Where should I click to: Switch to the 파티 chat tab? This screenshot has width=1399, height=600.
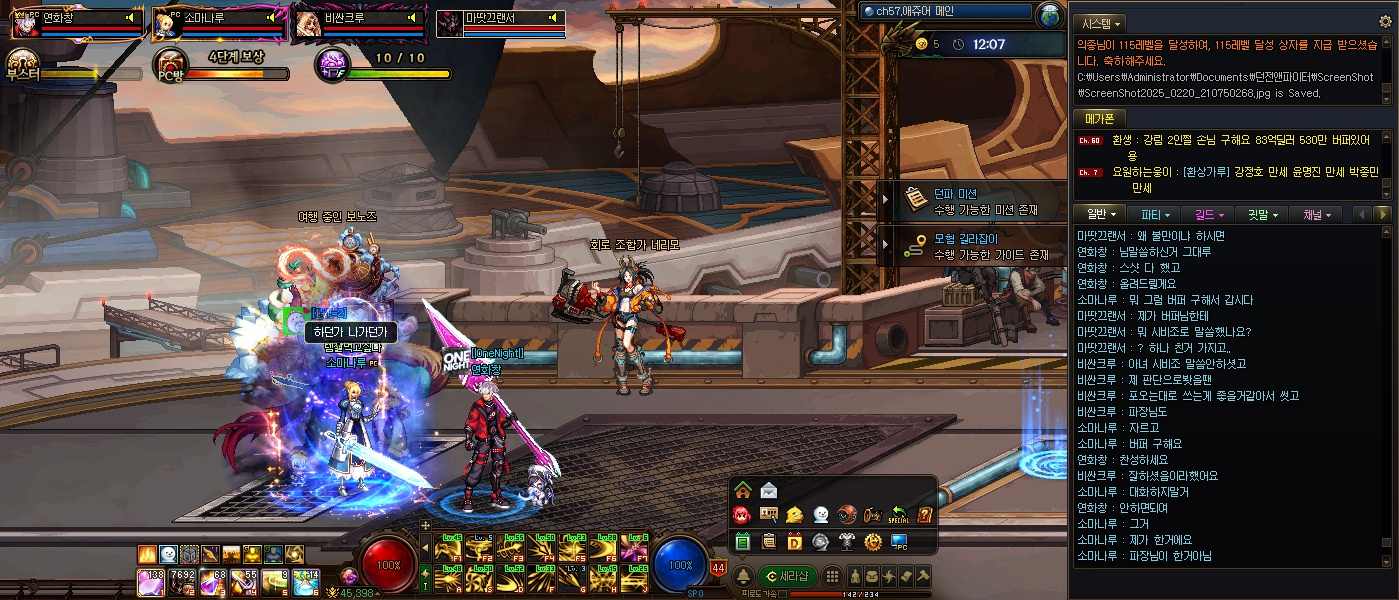1155,214
